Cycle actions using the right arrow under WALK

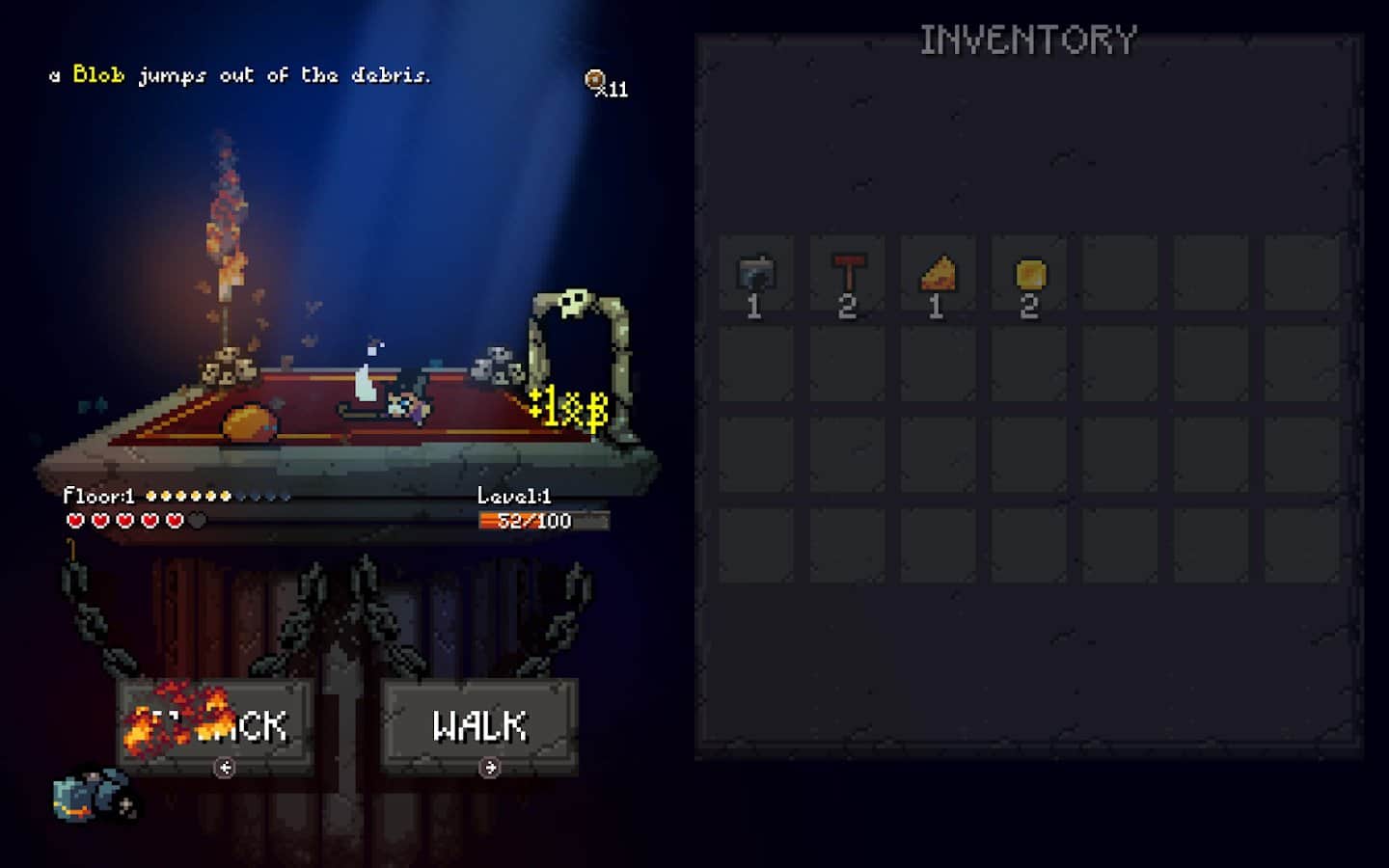(x=488, y=768)
